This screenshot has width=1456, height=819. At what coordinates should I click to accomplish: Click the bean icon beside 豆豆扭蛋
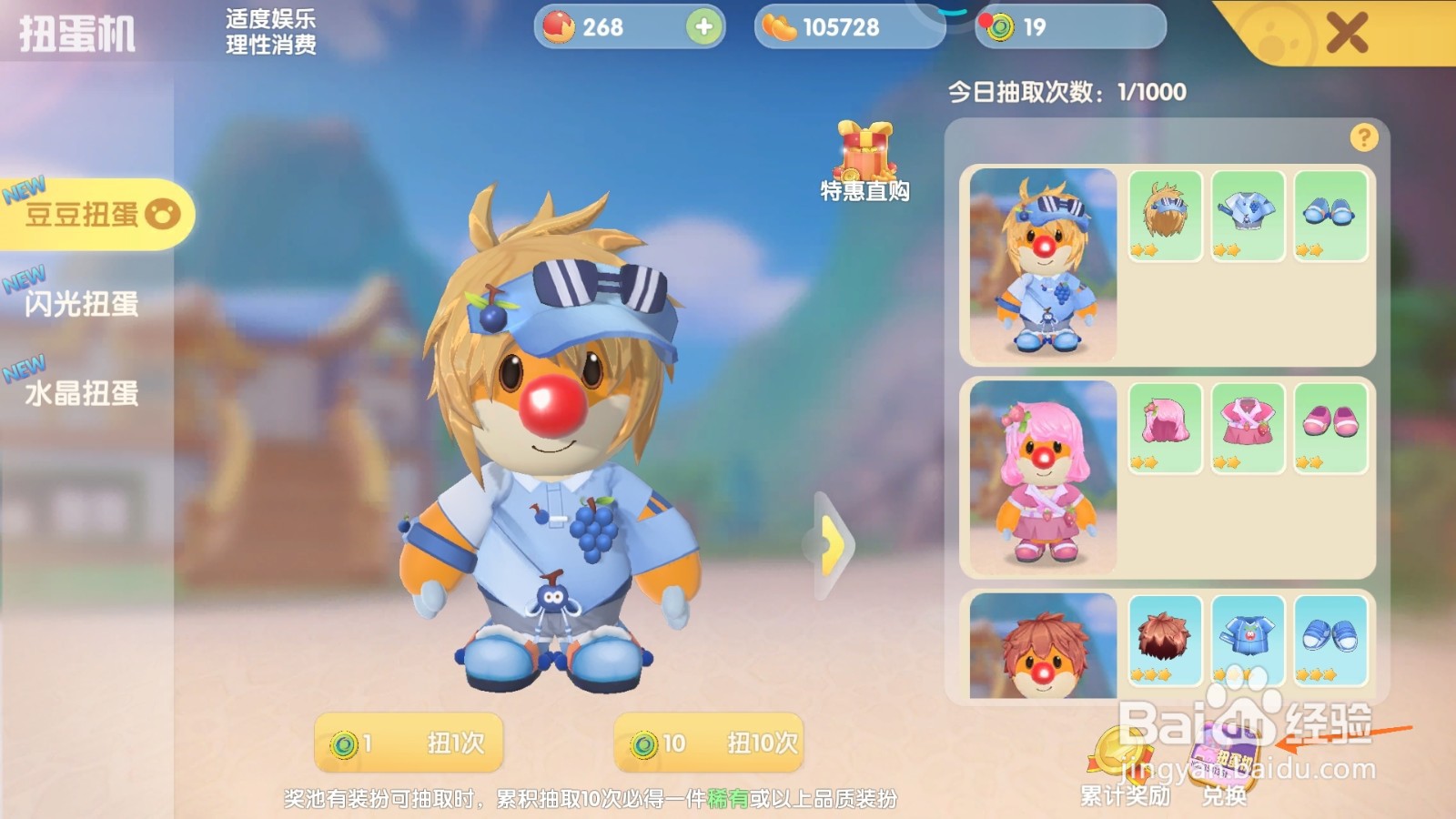[x=162, y=212]
